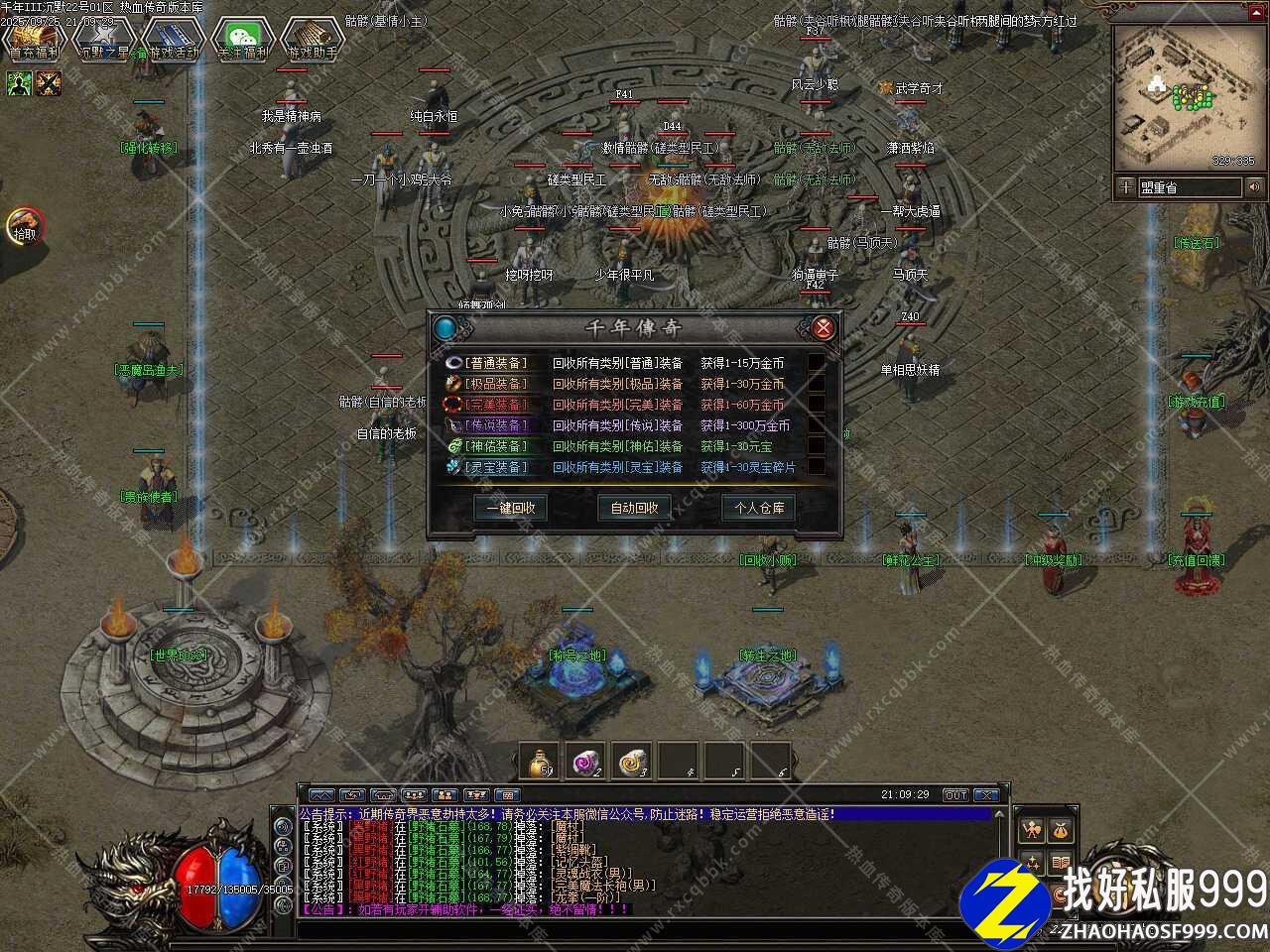1270x952 pixels.
Task: Open the 游戏助手 game assistant
Action: [312, 40]
